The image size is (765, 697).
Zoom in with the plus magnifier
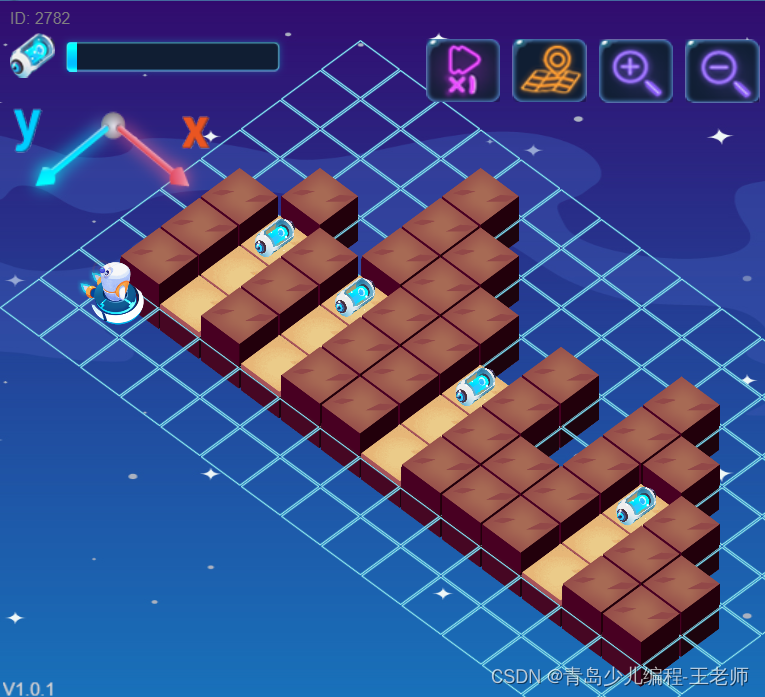(x=635, y=71)
